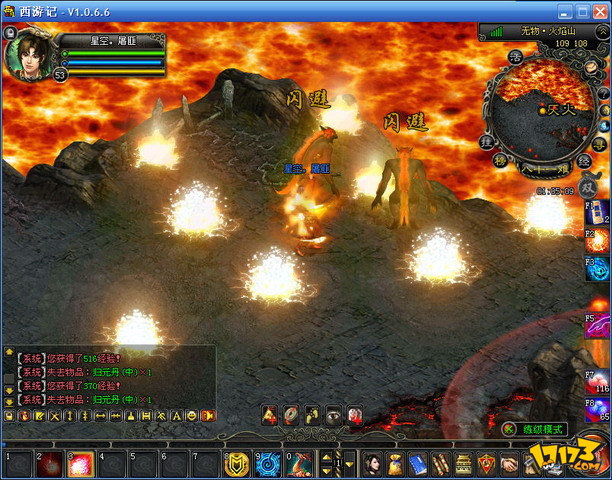Use the F7 red potion slot

pyautogui.click(x=598, y=381)
